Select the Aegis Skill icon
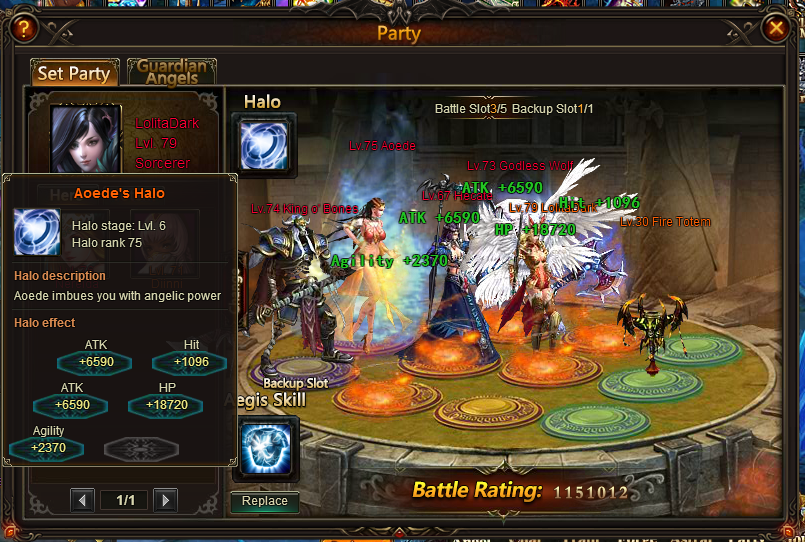The height and width of the screenshot is (542, 805). click(x=265, y=449)
